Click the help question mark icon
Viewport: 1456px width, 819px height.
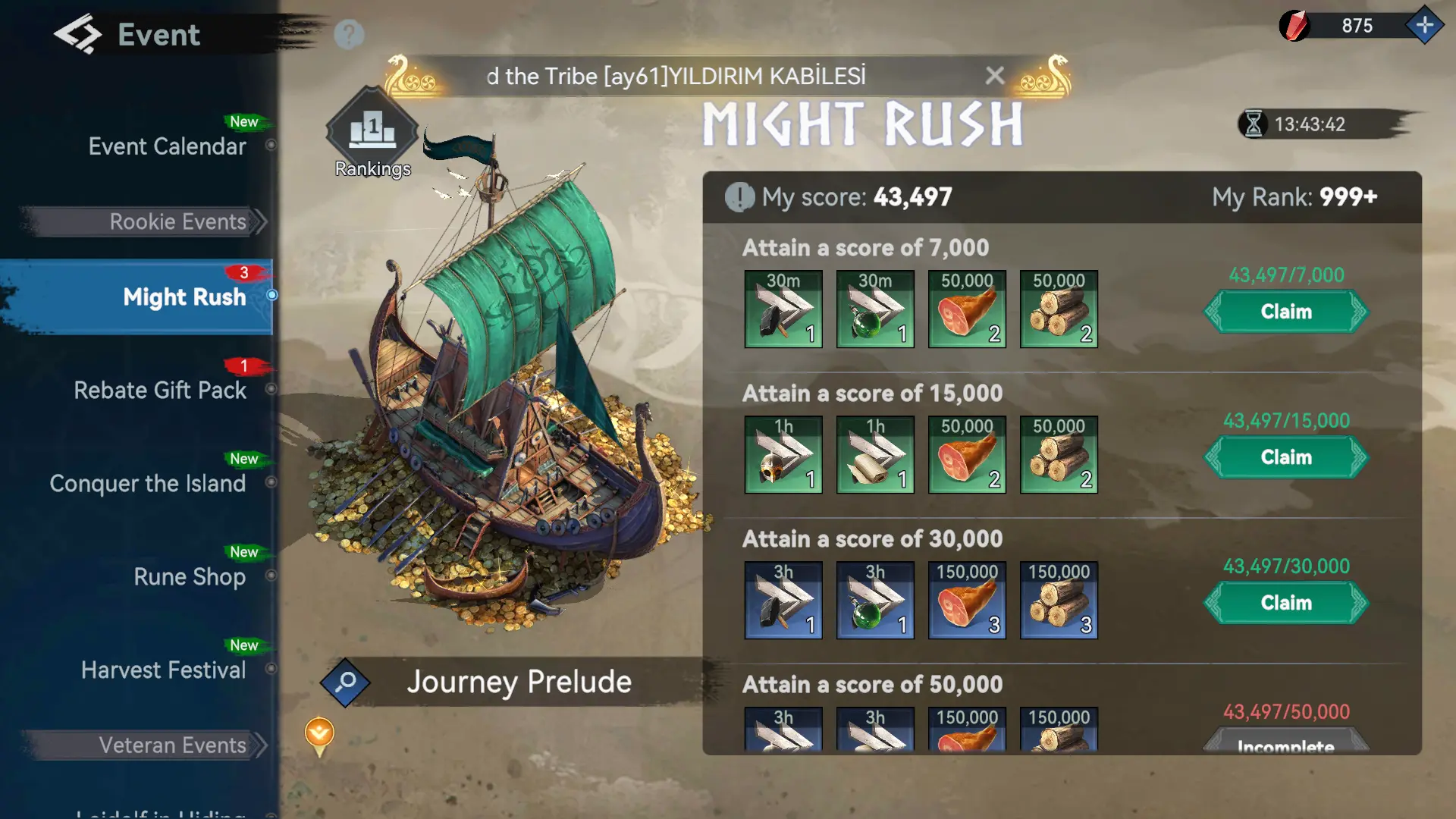pyautogui.click(x=348, y=33)
